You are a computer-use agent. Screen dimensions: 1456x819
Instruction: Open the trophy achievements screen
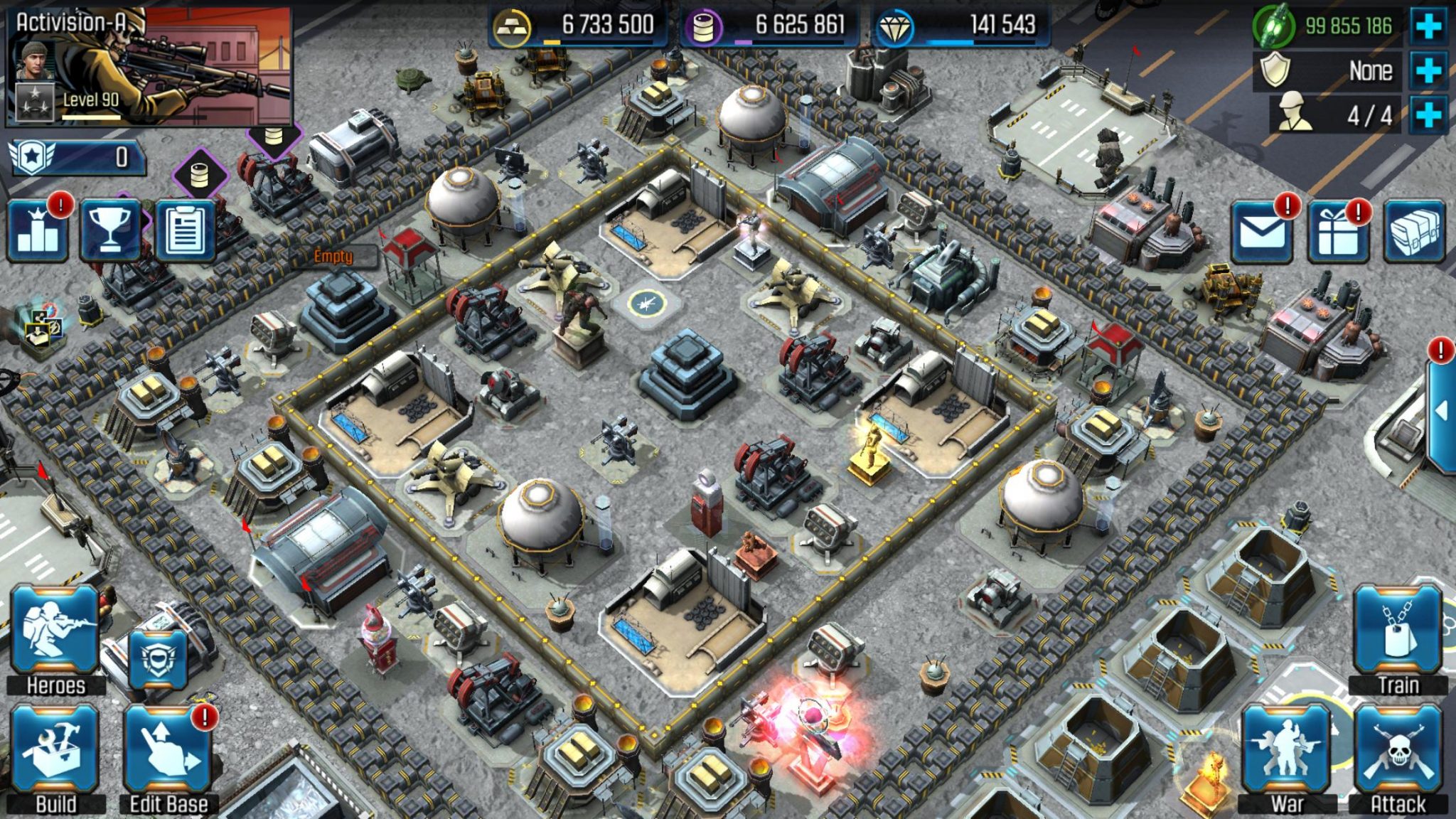click(x=110, y=232)
